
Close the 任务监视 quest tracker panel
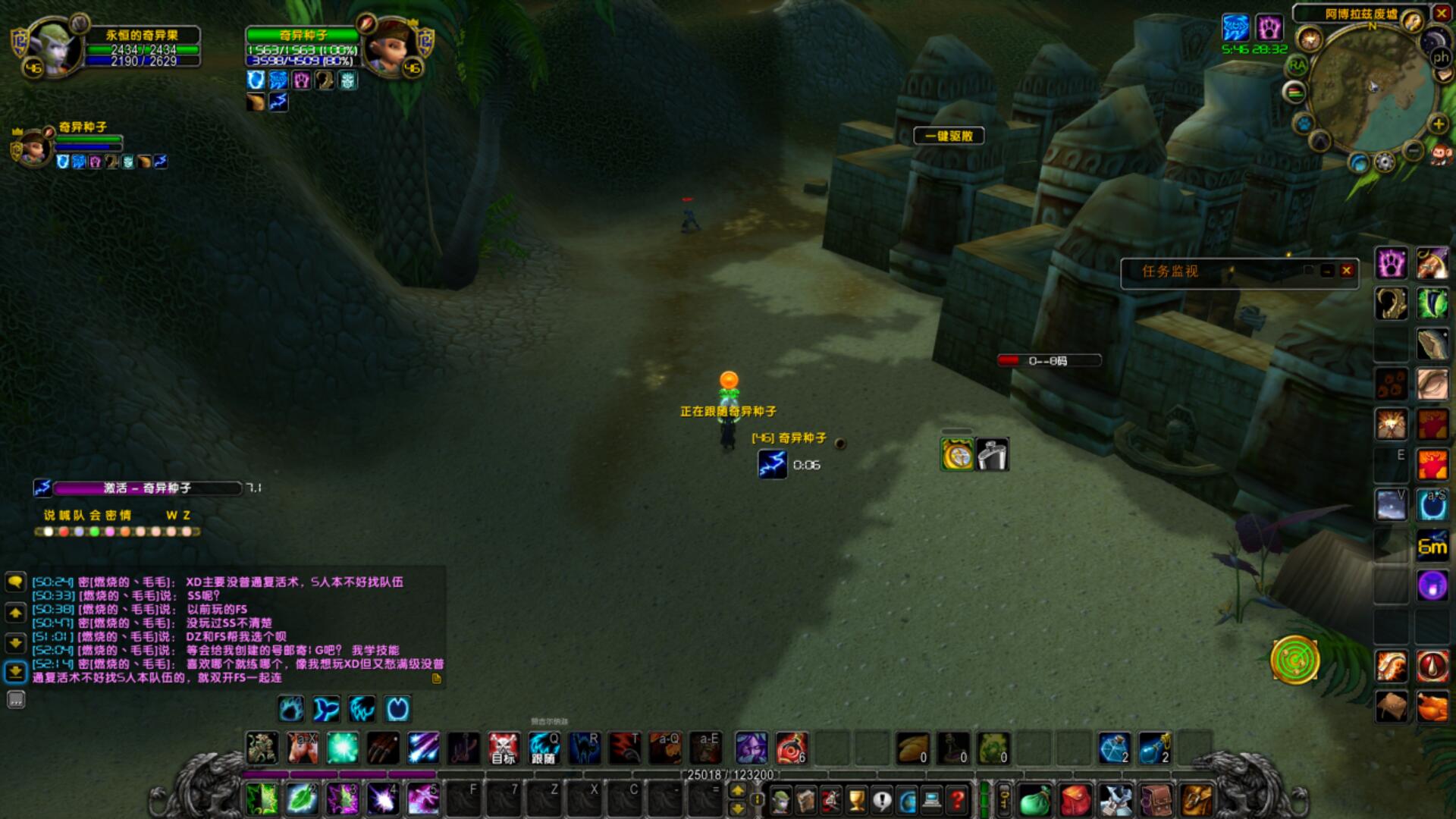click(x=1347, y=271)
